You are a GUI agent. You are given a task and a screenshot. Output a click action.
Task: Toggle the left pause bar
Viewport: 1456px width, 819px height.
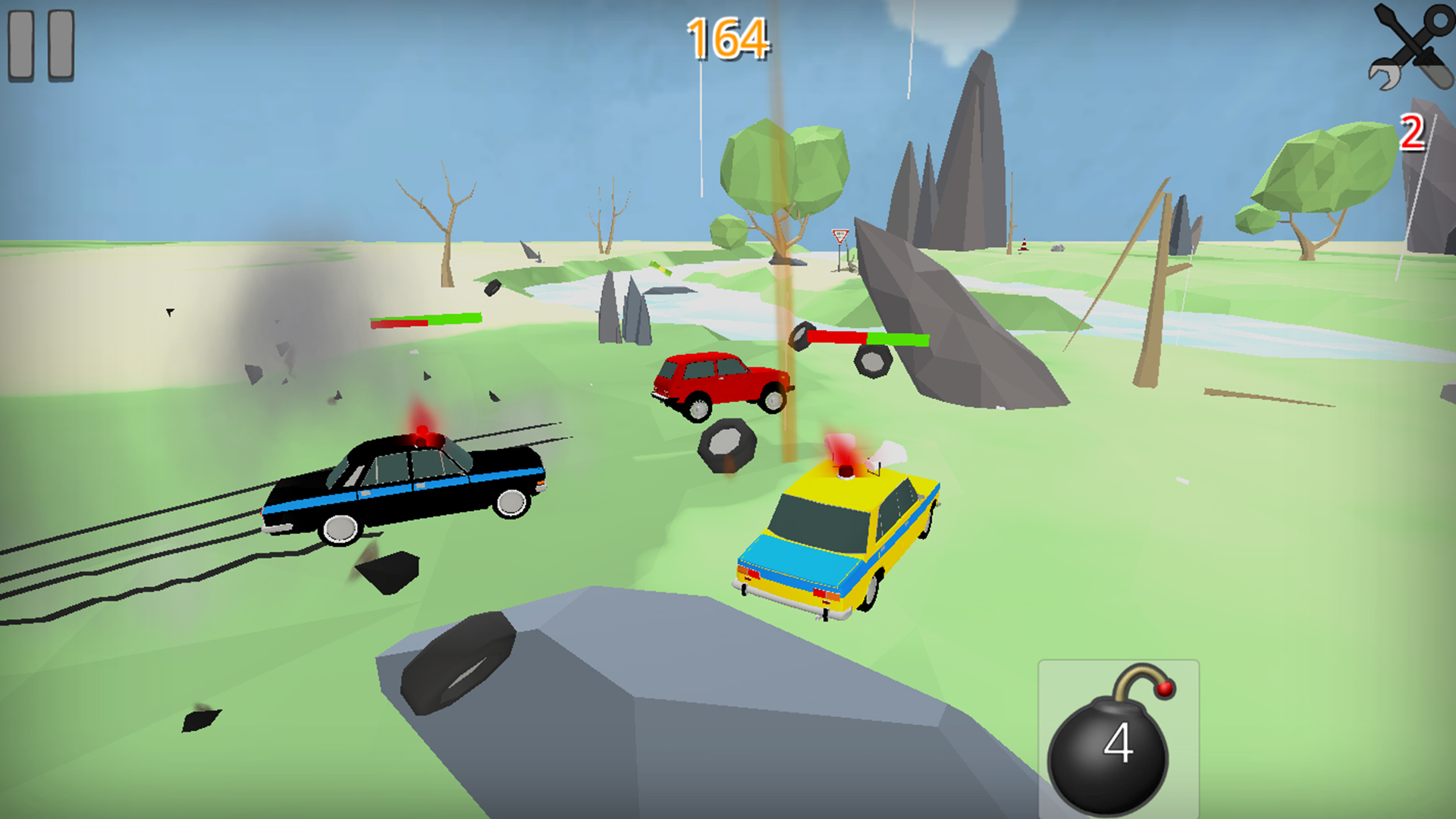[21, 45]
